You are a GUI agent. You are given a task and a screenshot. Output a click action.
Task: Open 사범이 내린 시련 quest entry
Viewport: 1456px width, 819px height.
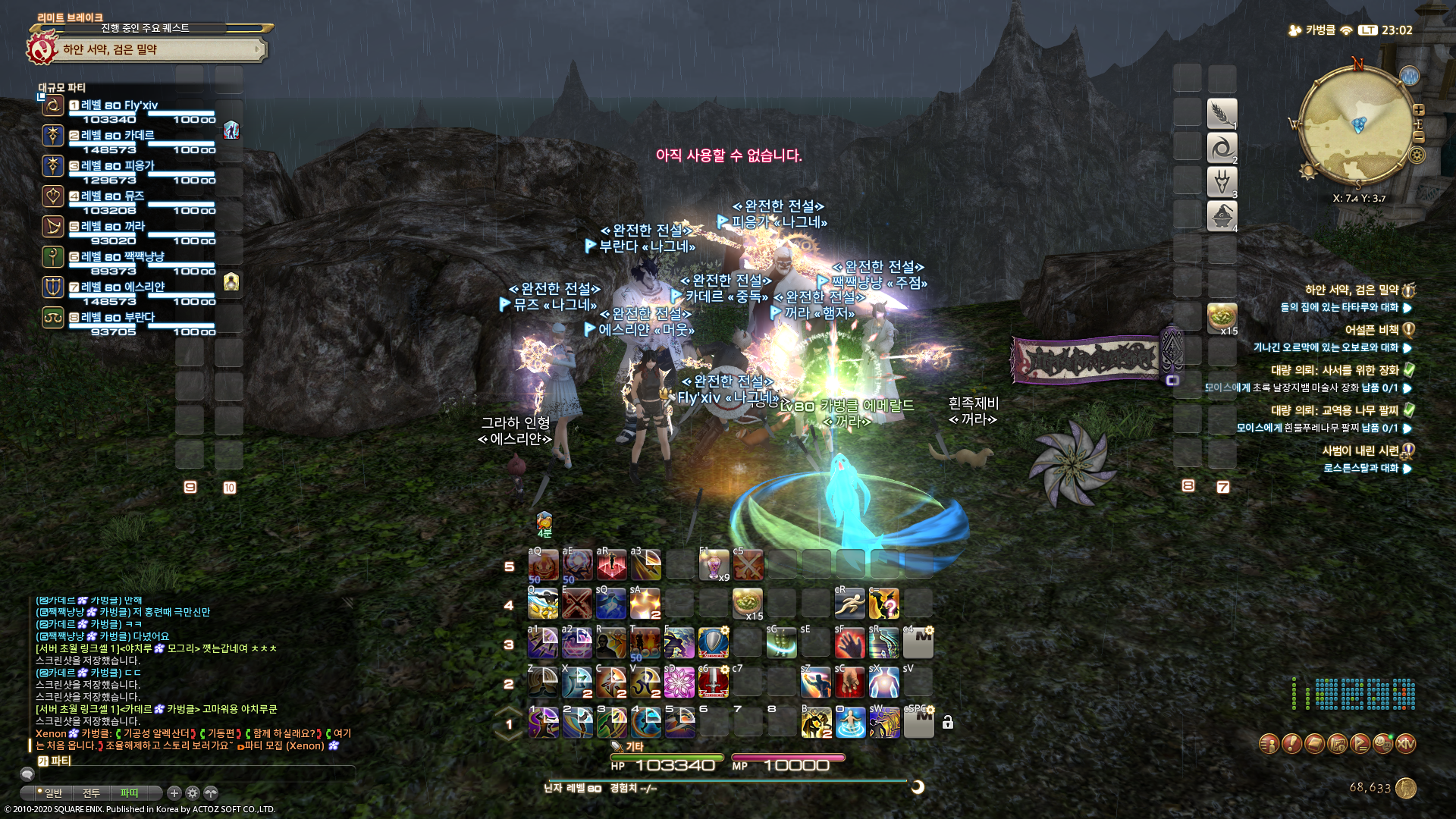(x=1360, y=450)
